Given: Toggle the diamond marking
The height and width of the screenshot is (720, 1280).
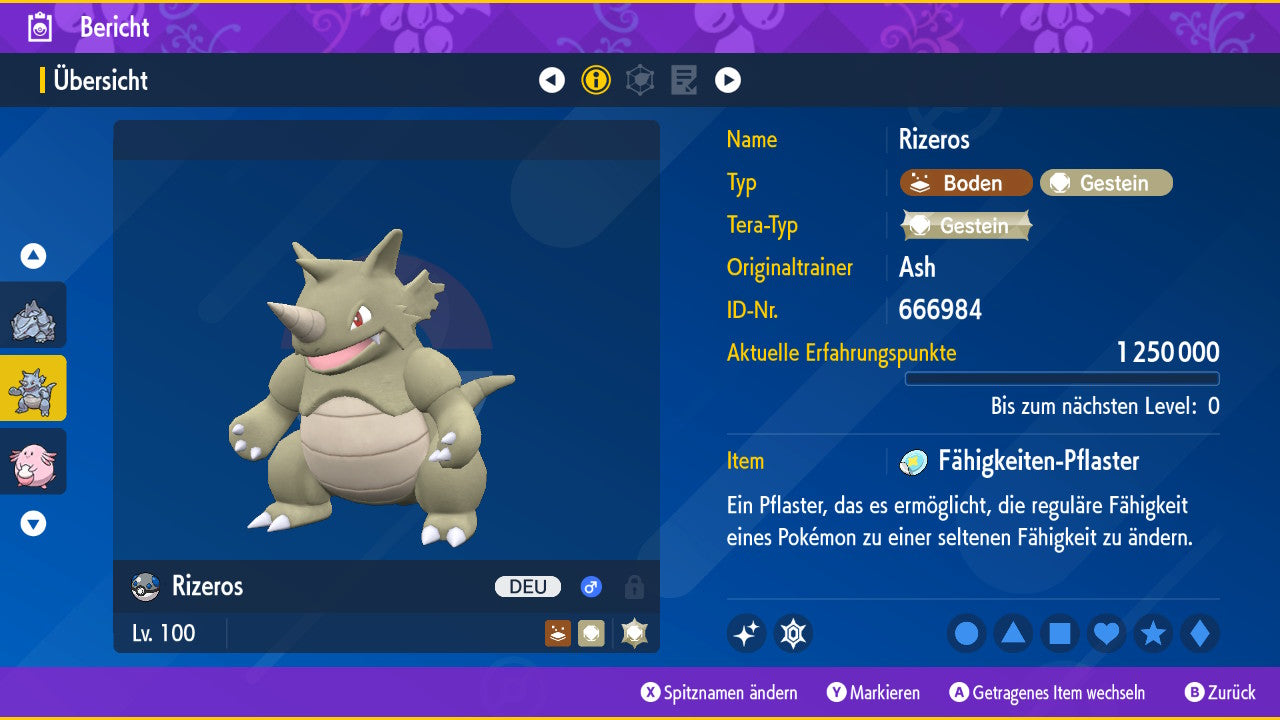Looking at the screenshot, I should pyautogui.click(x=1200, y=633).
